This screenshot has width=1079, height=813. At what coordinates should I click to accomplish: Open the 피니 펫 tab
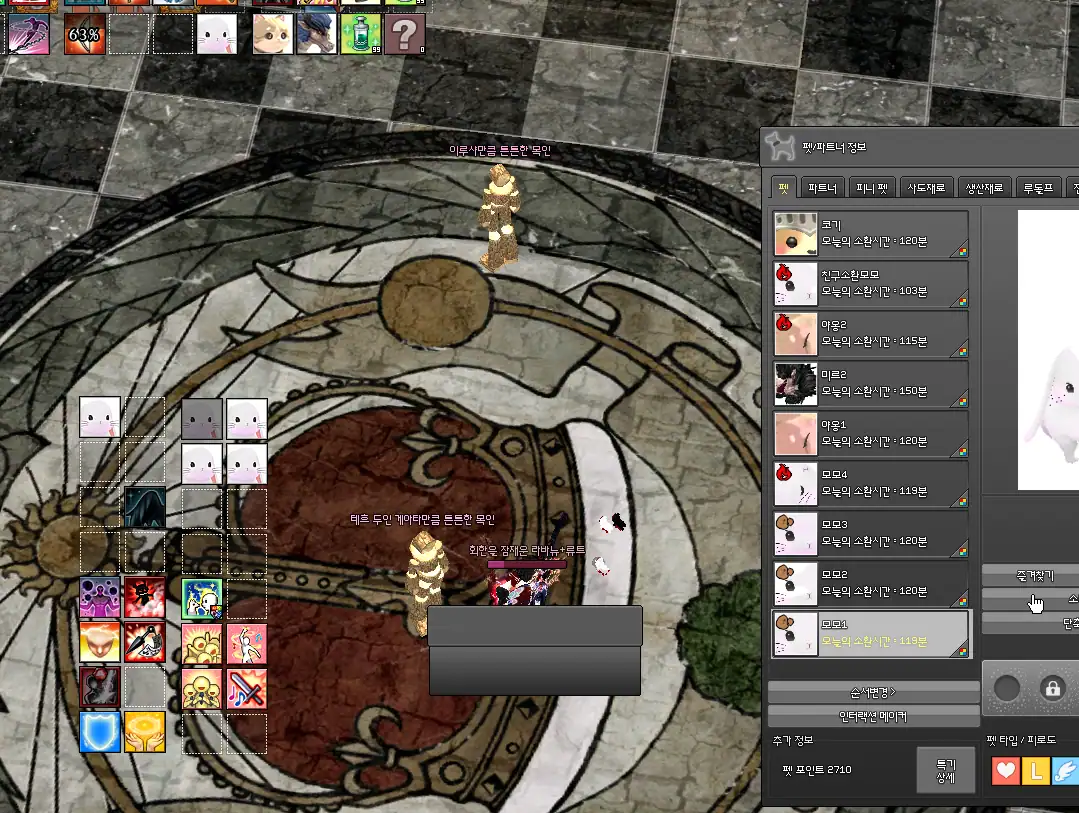pos(872,188)
